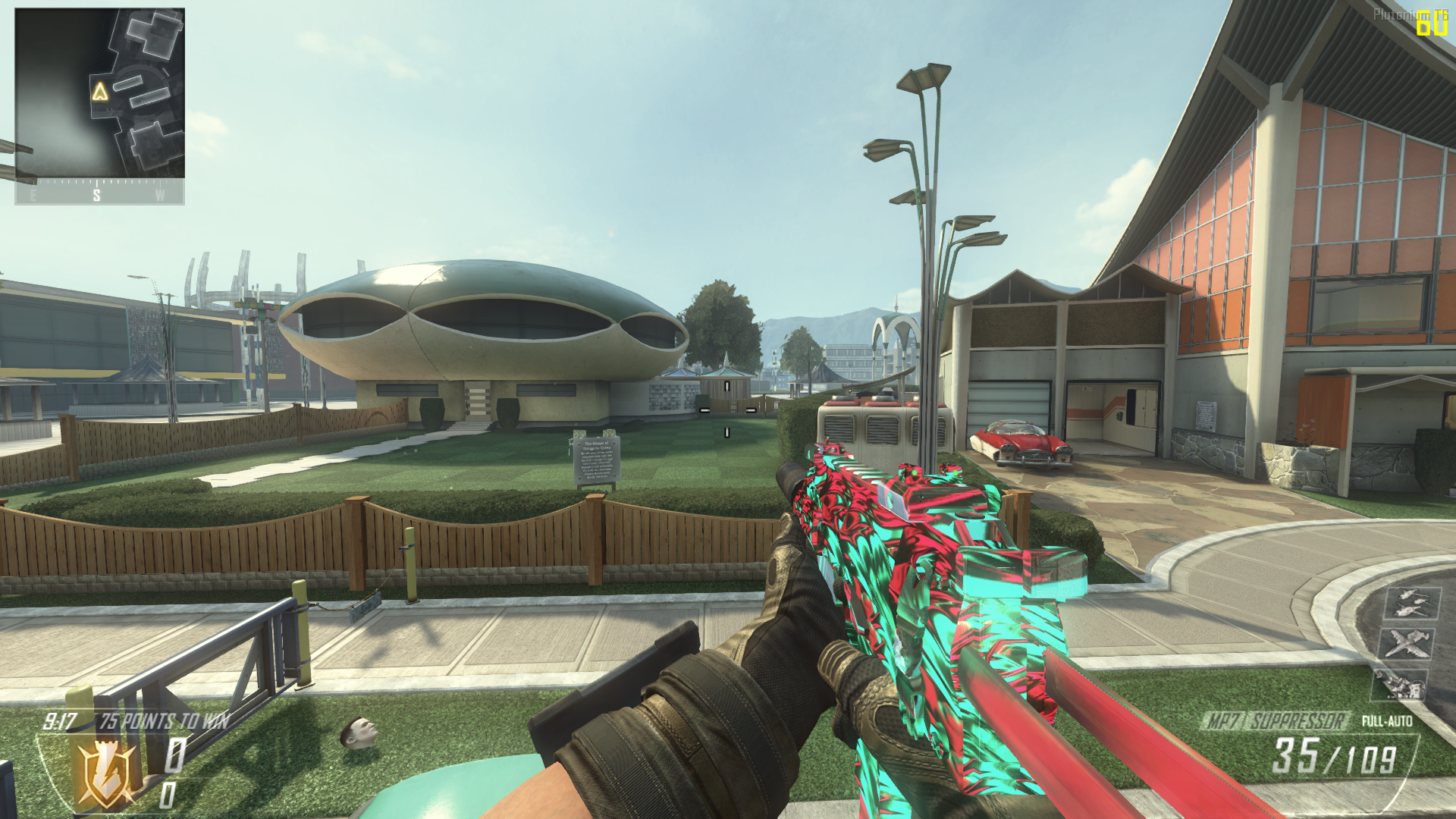Click the compass strip below the minimap
This screenshot has height=819, width=1456.
[x=99, y=193]
